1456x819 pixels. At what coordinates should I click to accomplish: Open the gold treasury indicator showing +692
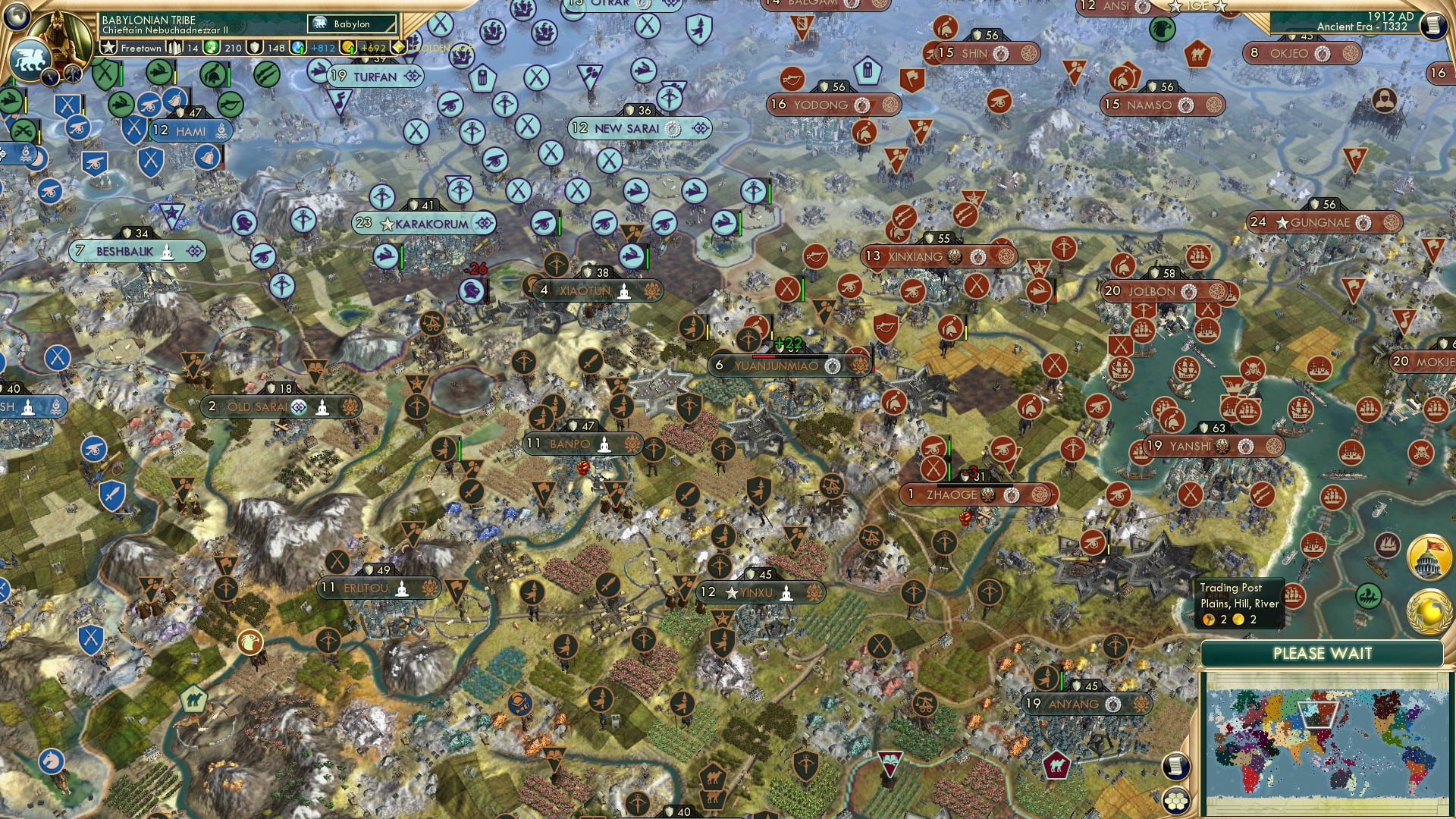(x=364, y=47)
